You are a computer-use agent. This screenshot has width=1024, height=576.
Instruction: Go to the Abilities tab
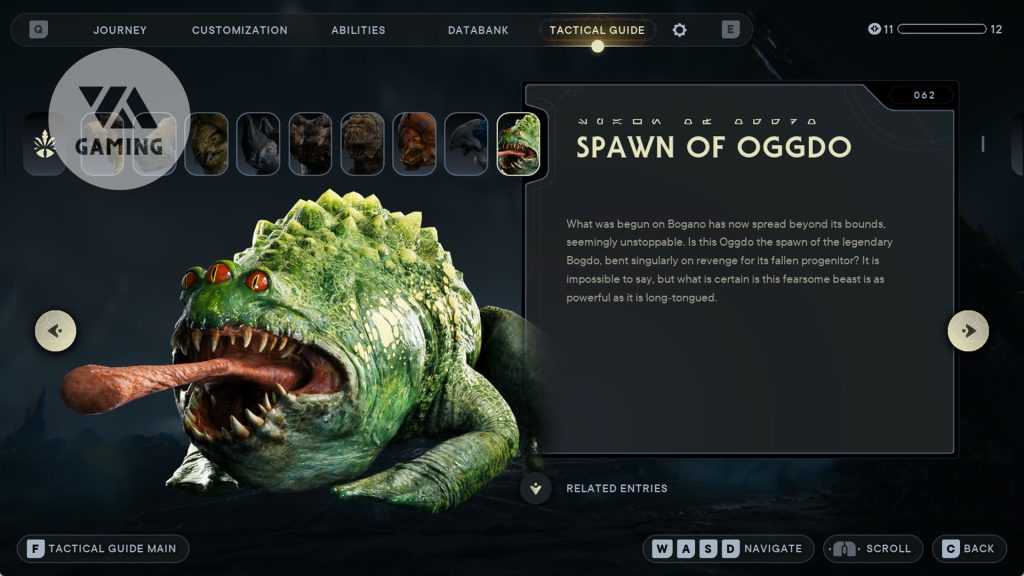[x=358, y=30]
